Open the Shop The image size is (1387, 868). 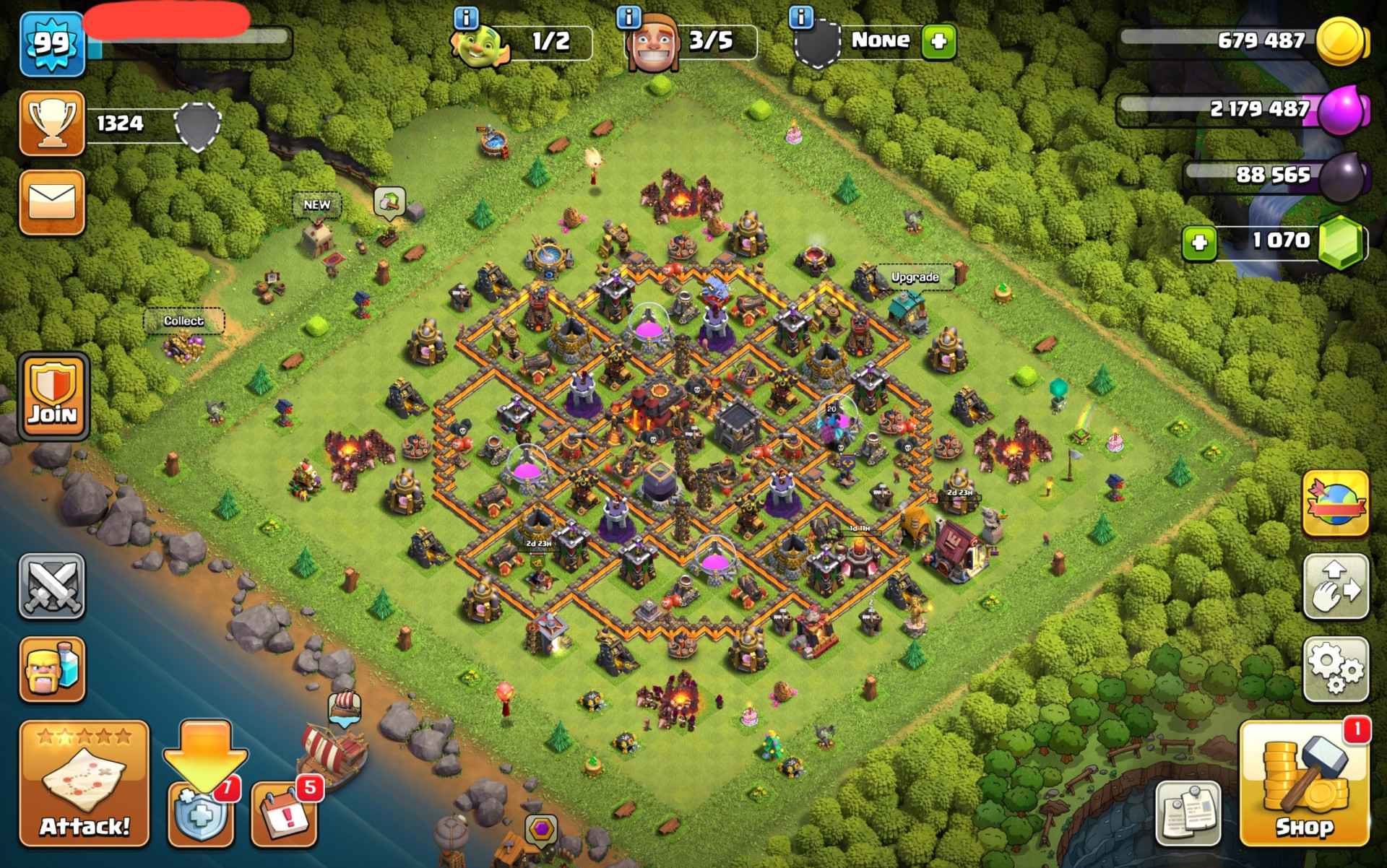(1304, 784)
